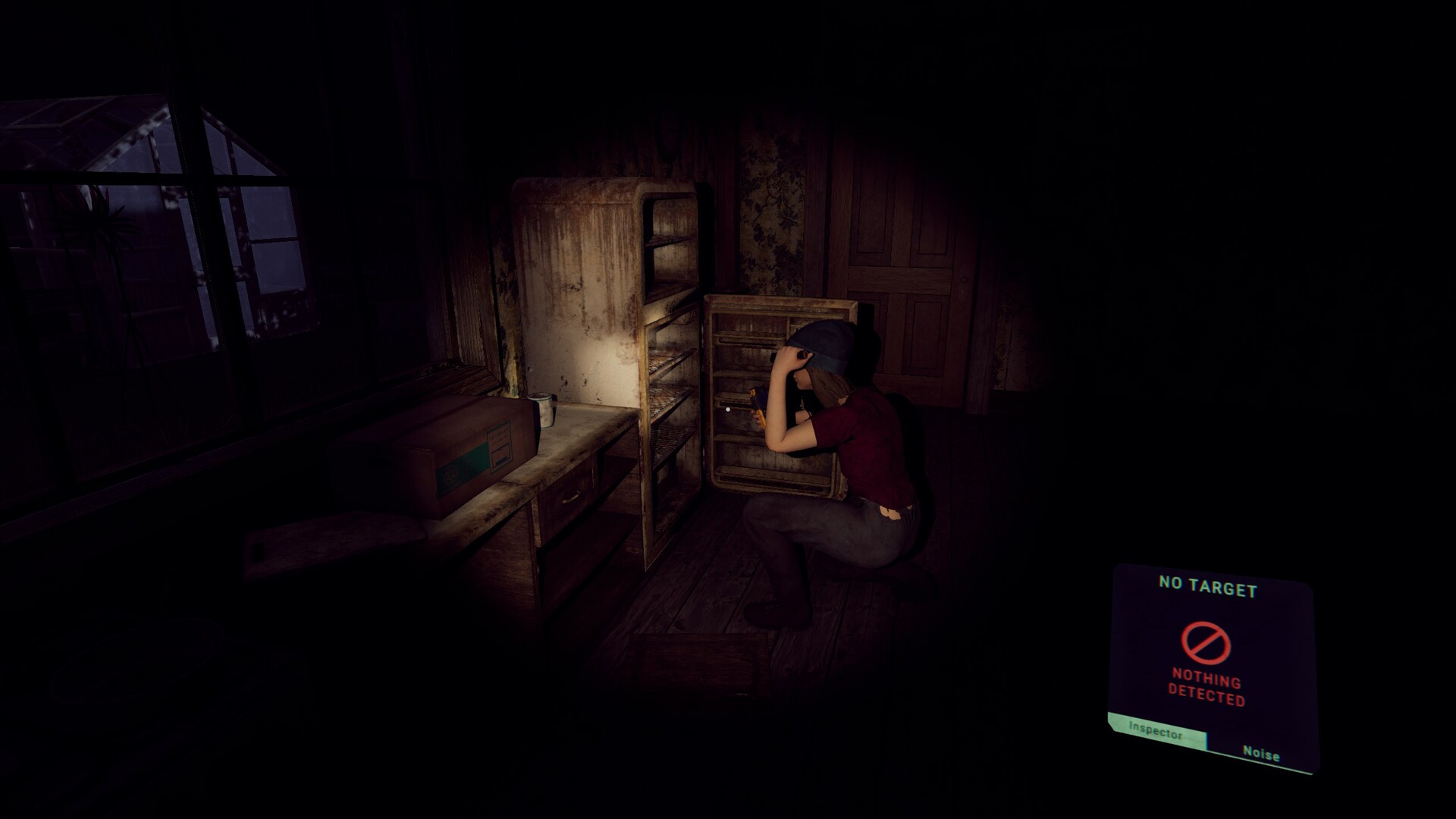
Task: Click the white crosshair dot inside the fridge
Action: 730,409
